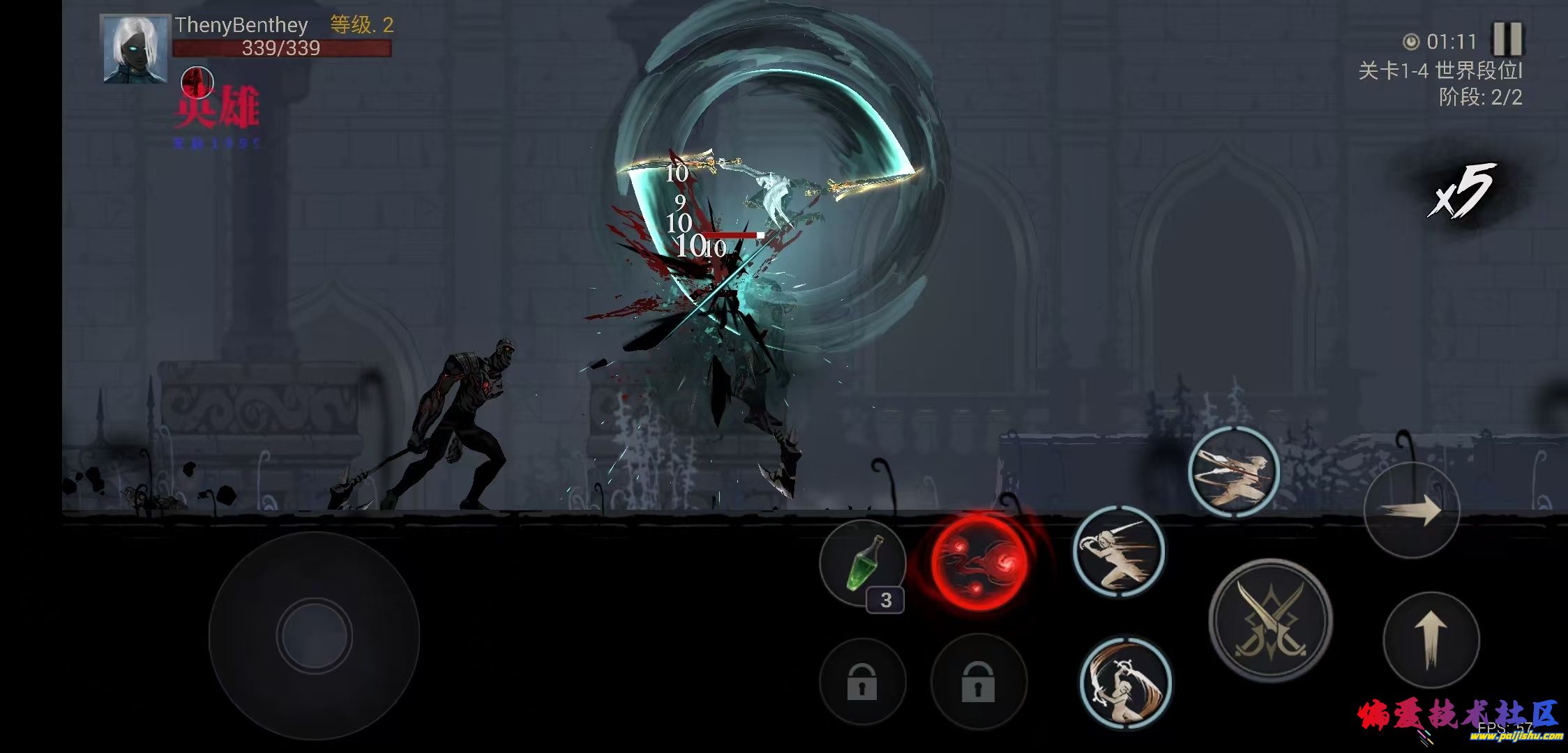Use the green health potion
This screenshot has height=753, width=1568.
click(x=862, y=563)
